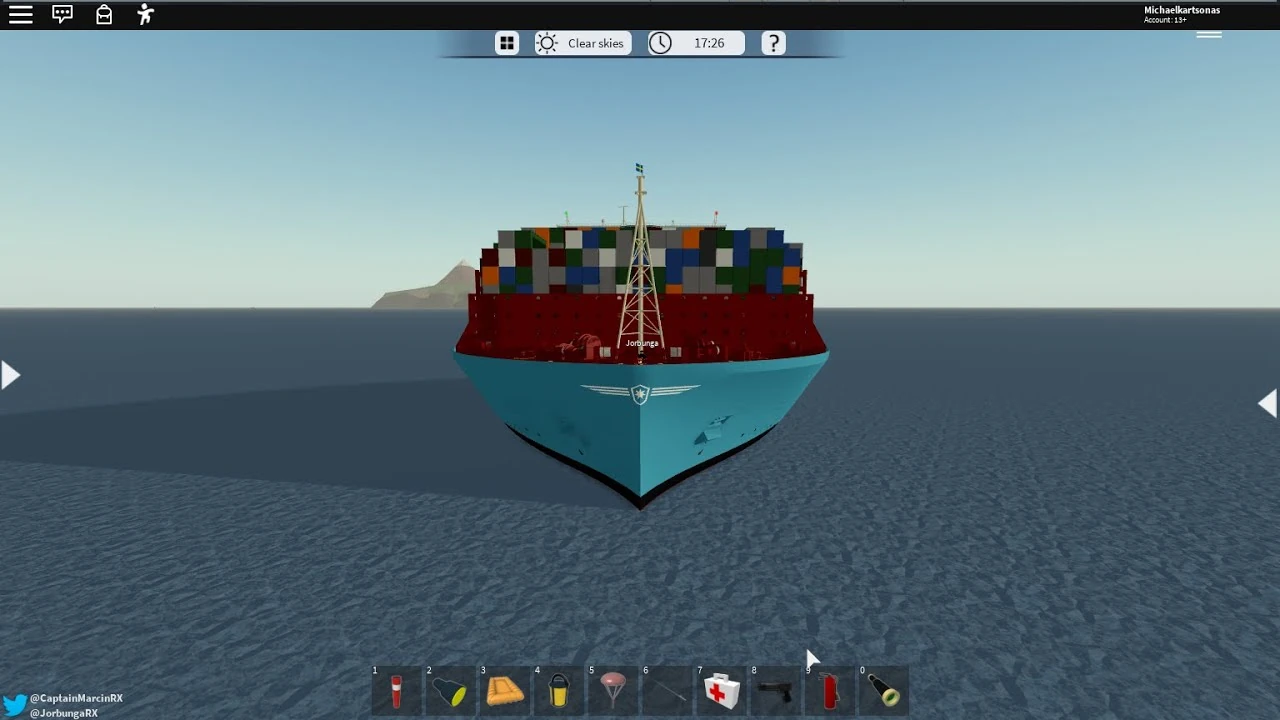The width and height of the screenshot is (1280, 720).
Task: Open the backpack inventory icon
Action: point(103,14)
